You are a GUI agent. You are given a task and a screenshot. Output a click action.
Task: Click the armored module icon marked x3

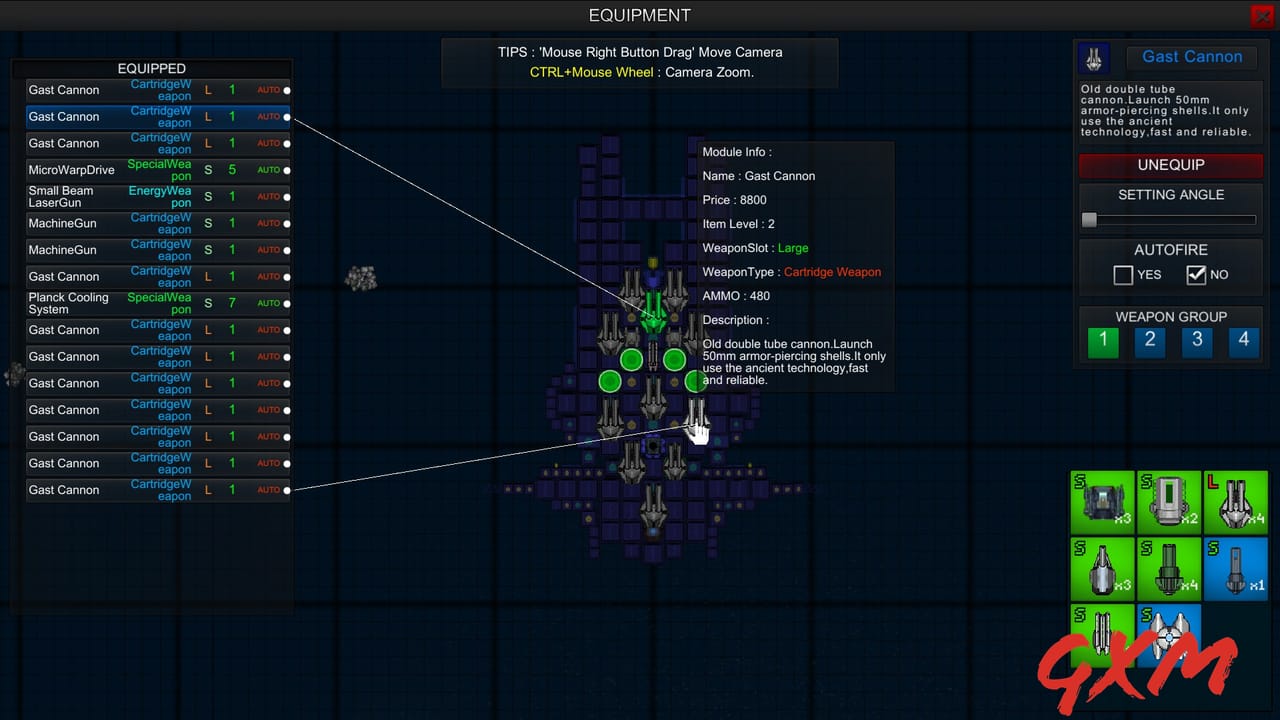coord(1103,503)
